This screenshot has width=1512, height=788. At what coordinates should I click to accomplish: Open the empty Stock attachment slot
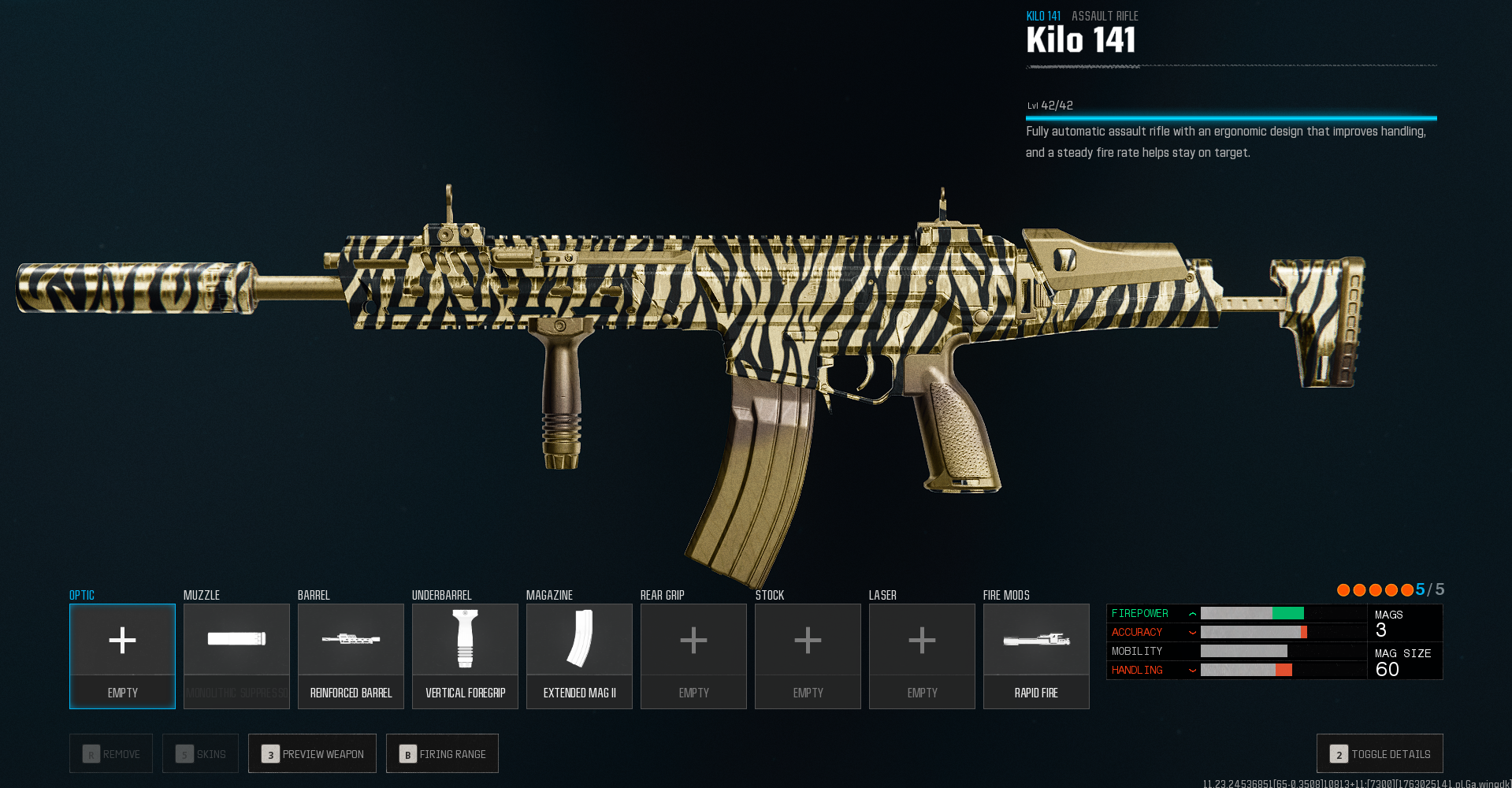808,656
